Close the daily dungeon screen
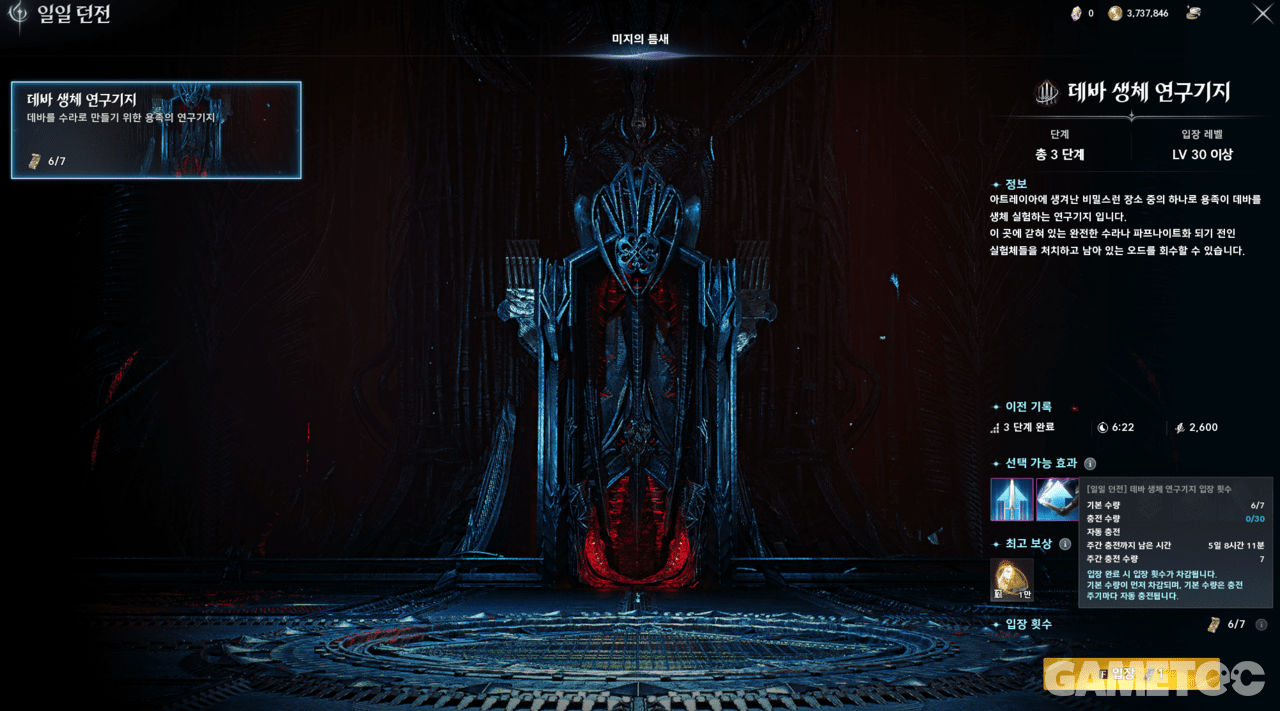Image resolution: width=1280 pixels, height=711 pixels. pos(1262,13)
